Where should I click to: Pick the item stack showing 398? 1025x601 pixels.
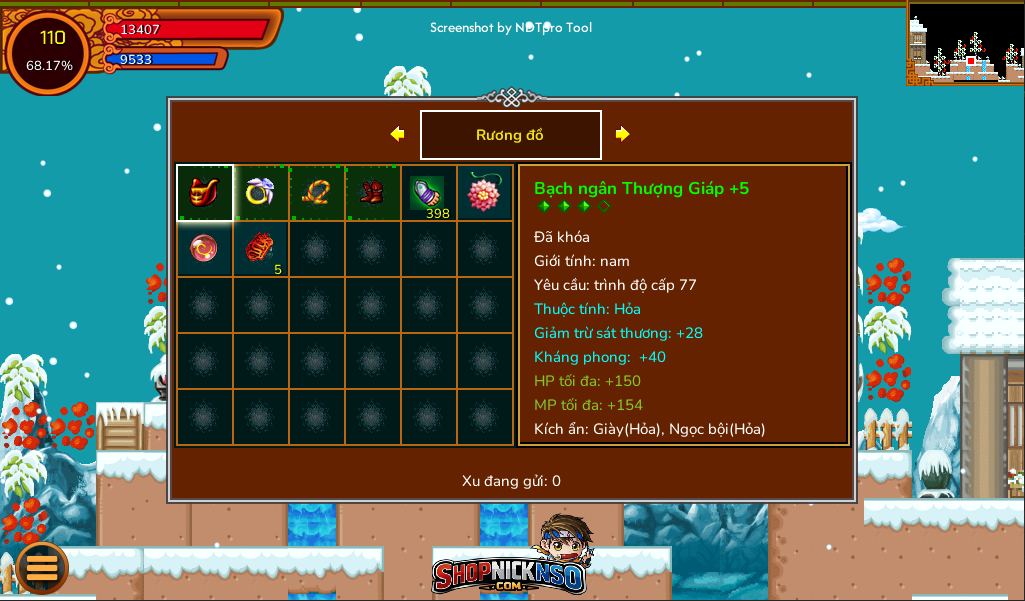(x=428, y=193)
